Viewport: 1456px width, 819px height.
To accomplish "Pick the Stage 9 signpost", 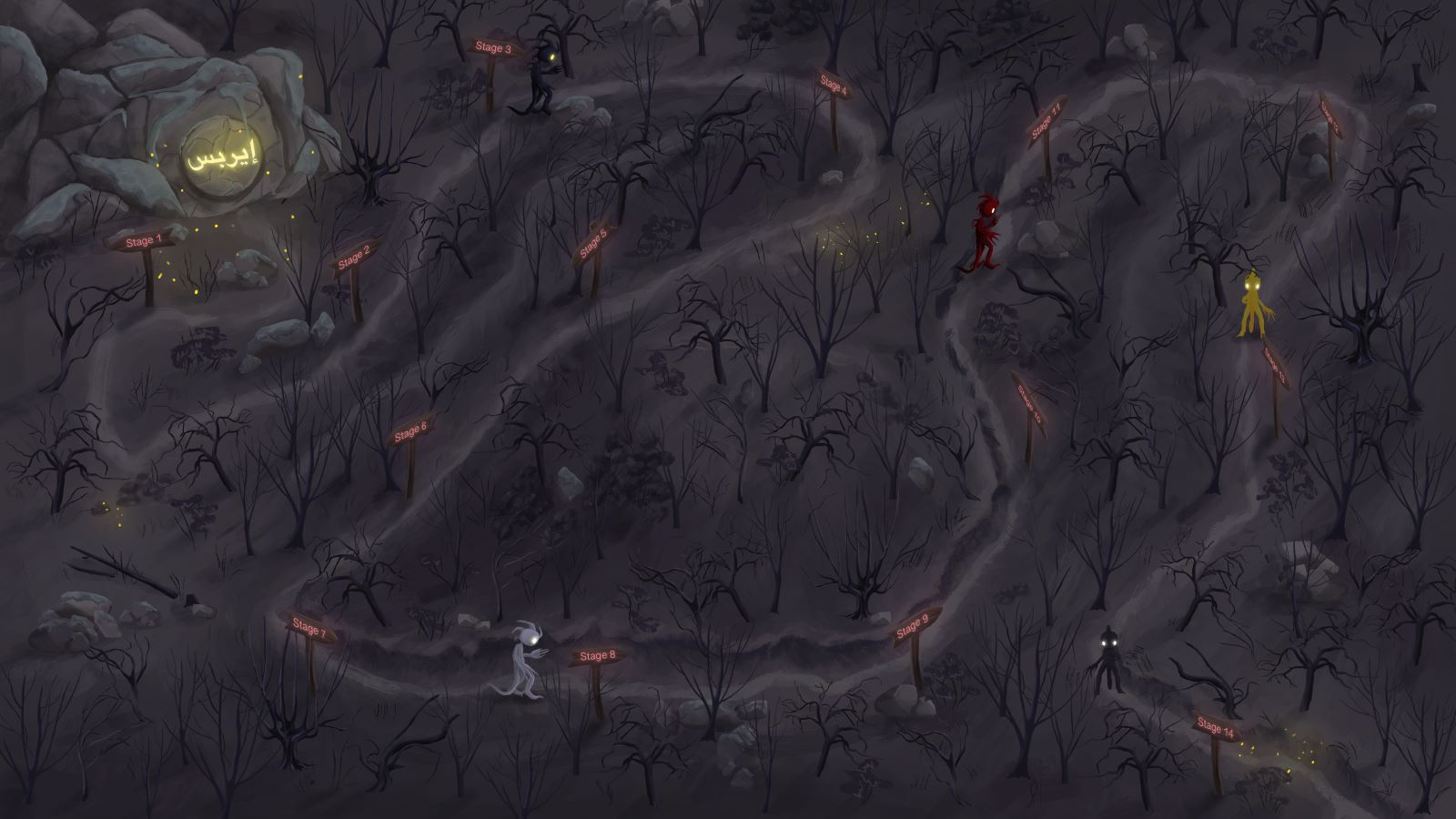I will (912, 627).
